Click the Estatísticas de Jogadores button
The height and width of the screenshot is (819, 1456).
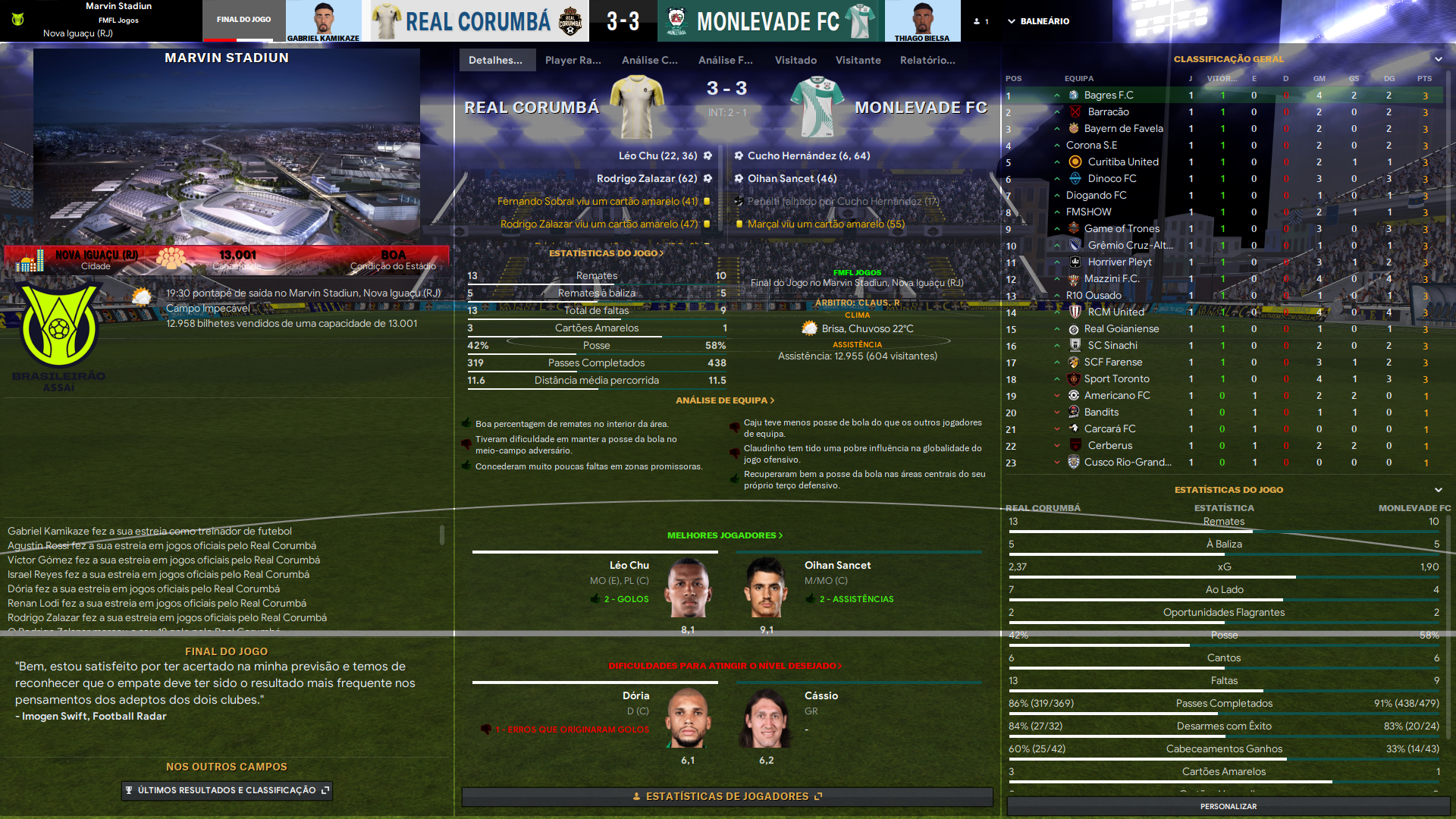pos(726,796)
